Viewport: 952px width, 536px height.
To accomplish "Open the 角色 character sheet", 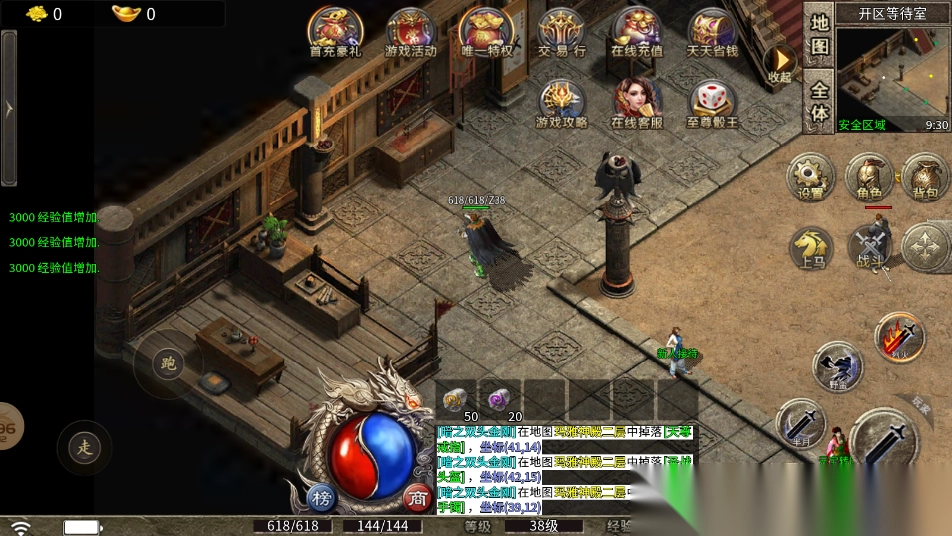I will [x=868, y=176].
